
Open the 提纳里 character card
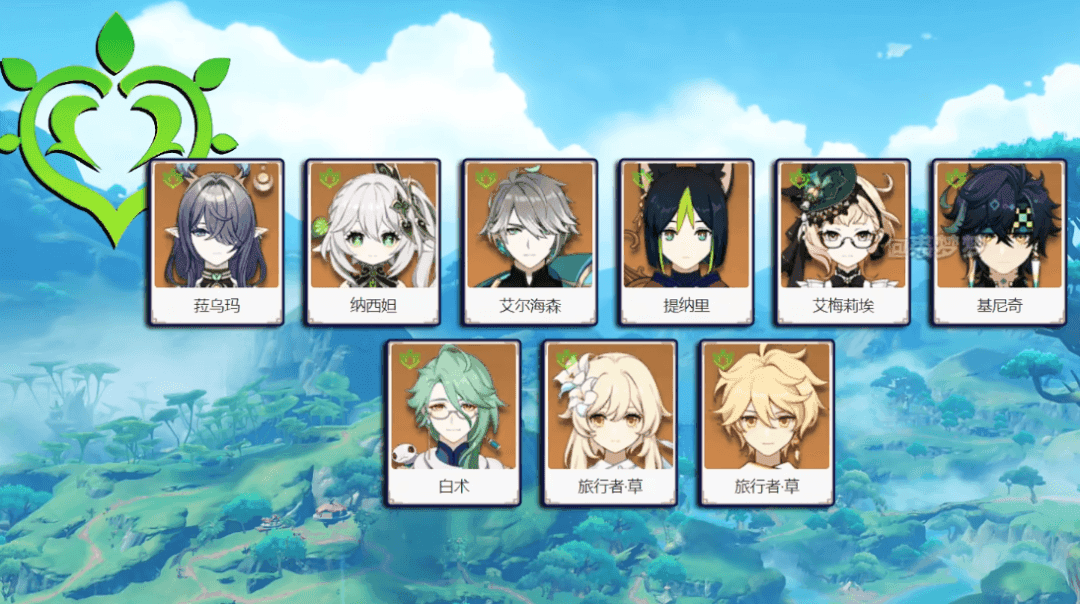point(687,242)
